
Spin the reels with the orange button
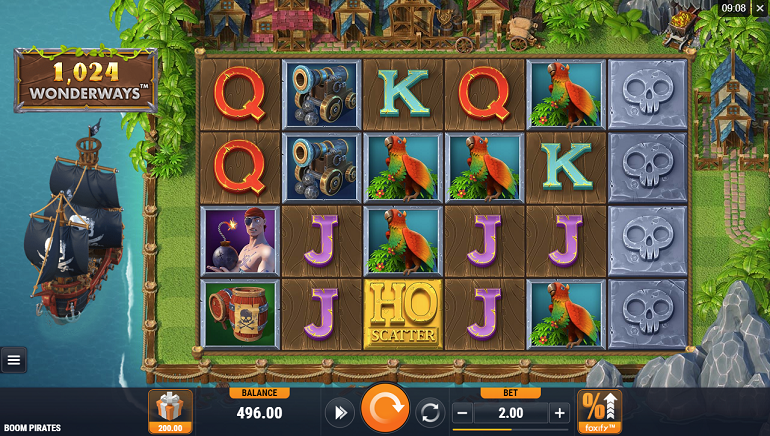point(385,411)
